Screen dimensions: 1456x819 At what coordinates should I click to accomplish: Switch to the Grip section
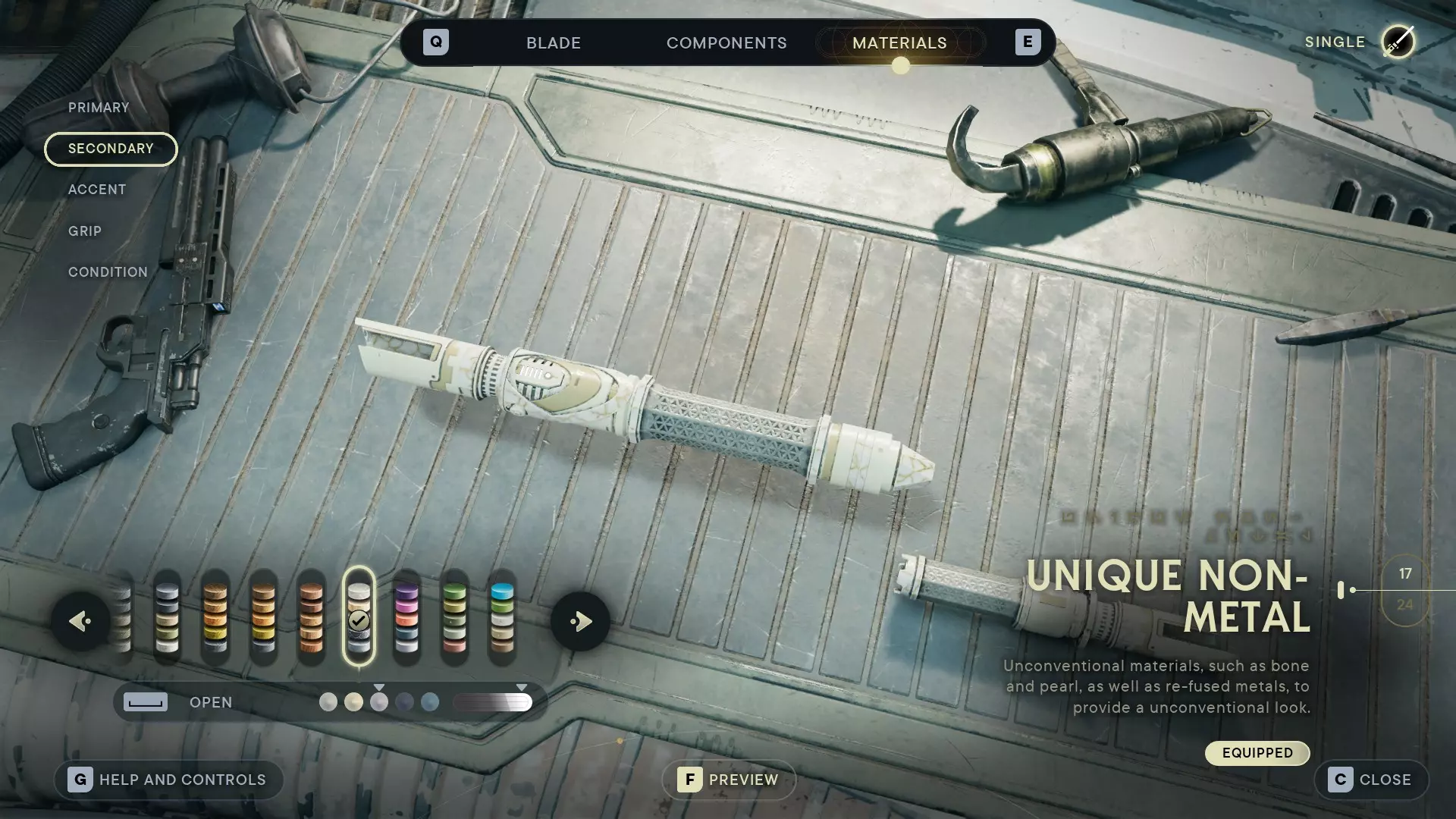point(85,231)
